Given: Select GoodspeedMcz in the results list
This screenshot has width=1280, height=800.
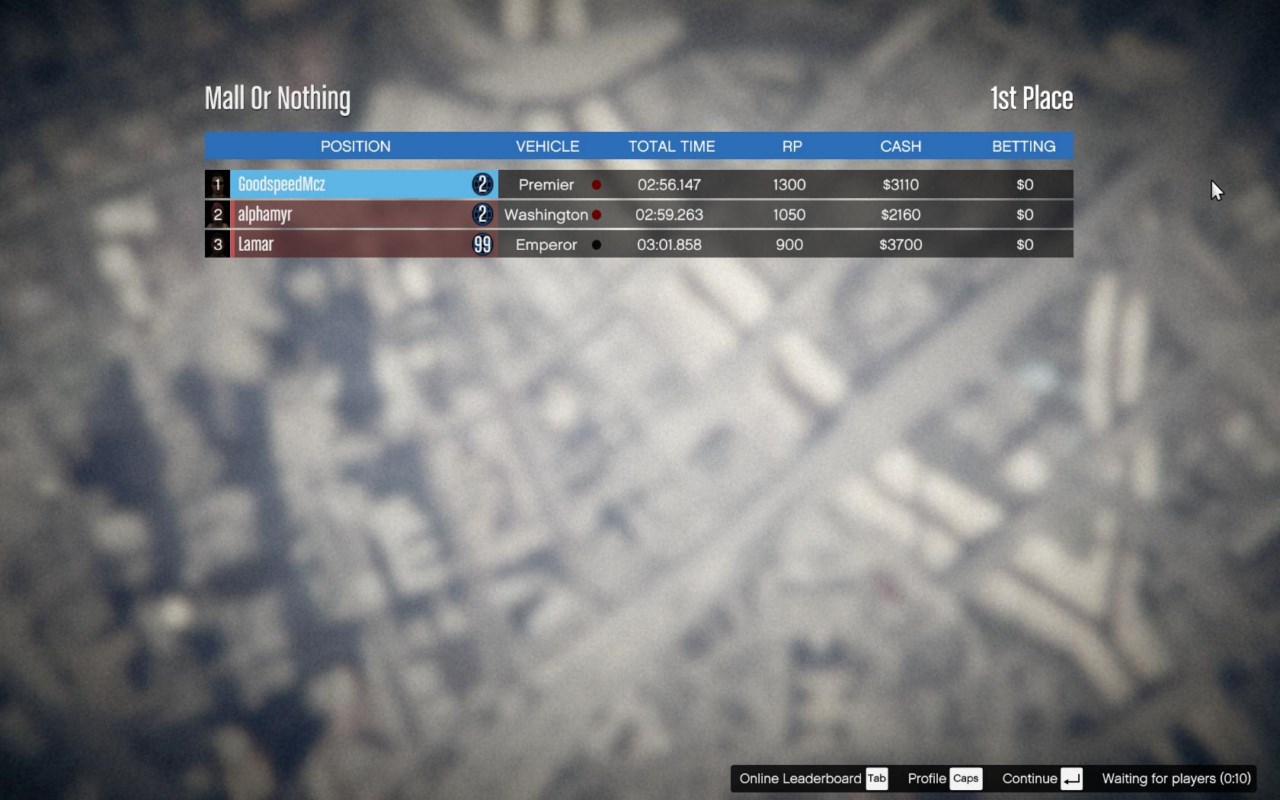Looking at the screenshot, I should 282,185.
